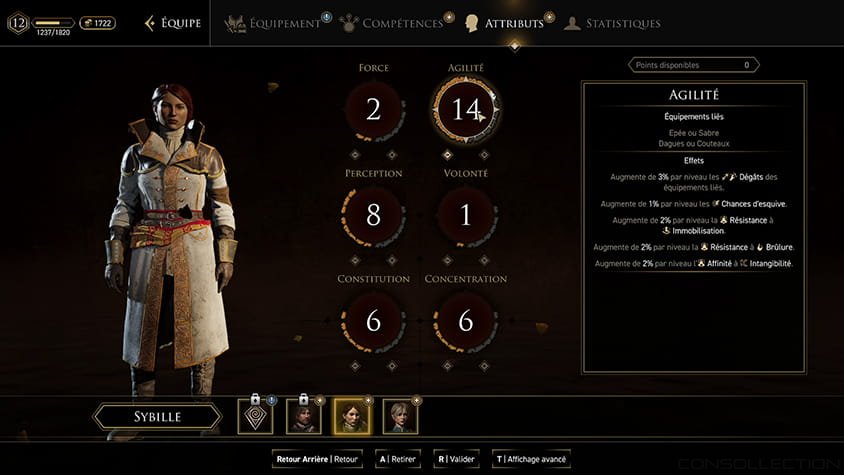
Task: Select the locked spiral emblem party slot
Action: (x=255, y=416)
